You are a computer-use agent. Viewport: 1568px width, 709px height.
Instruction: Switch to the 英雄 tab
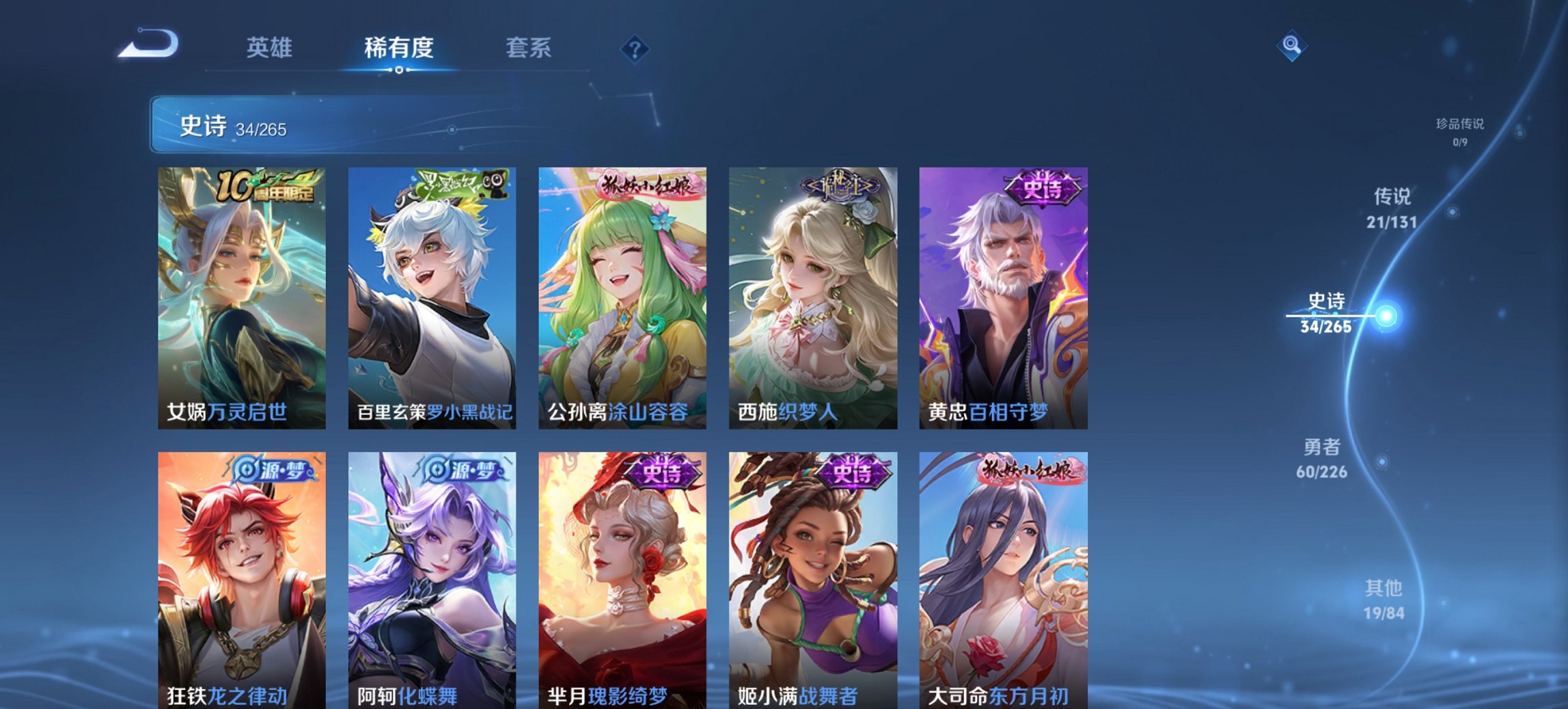coord(271,48)
